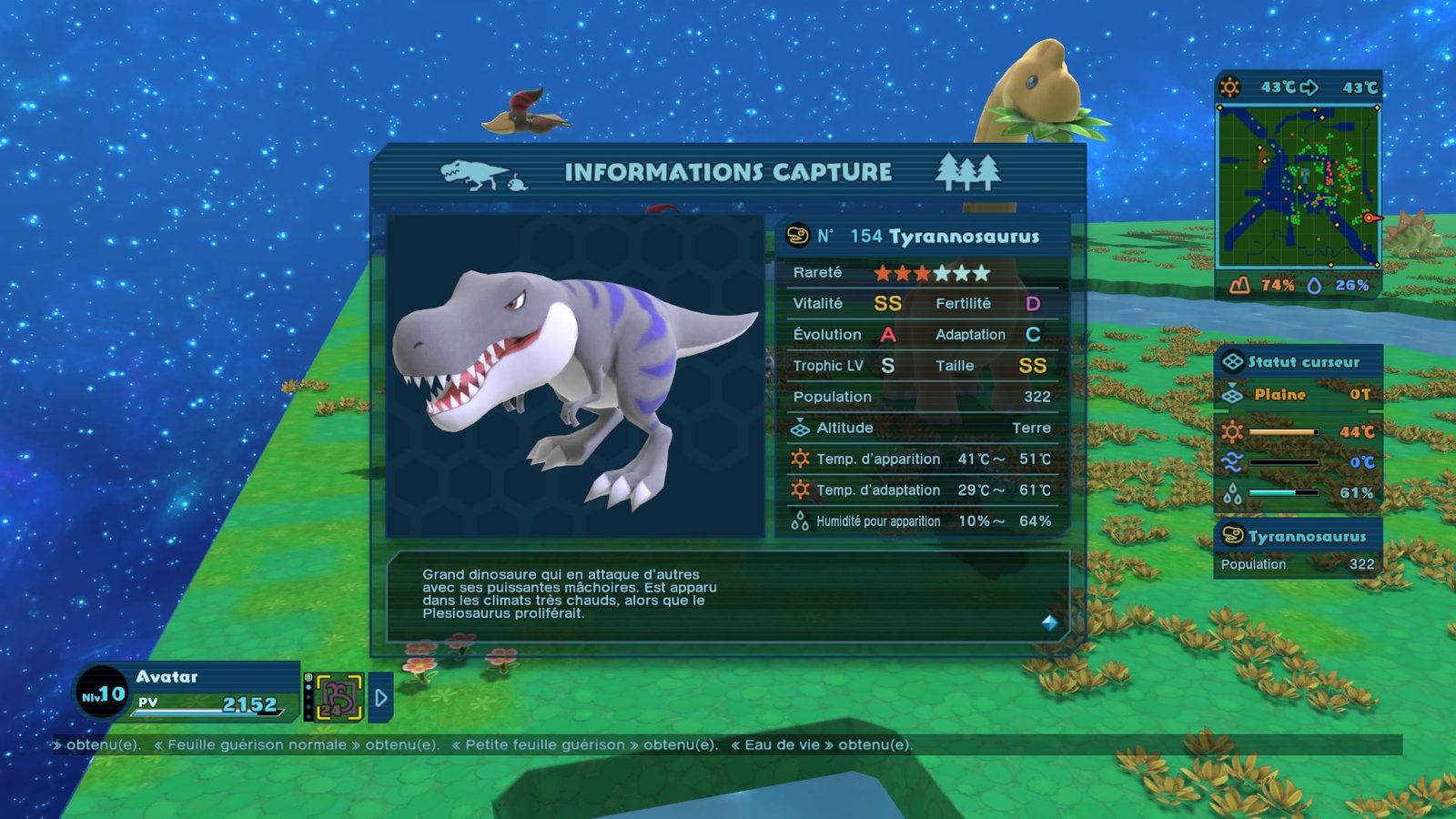Select the Plaine terrain row in Statut curseur

(1298, 394)
